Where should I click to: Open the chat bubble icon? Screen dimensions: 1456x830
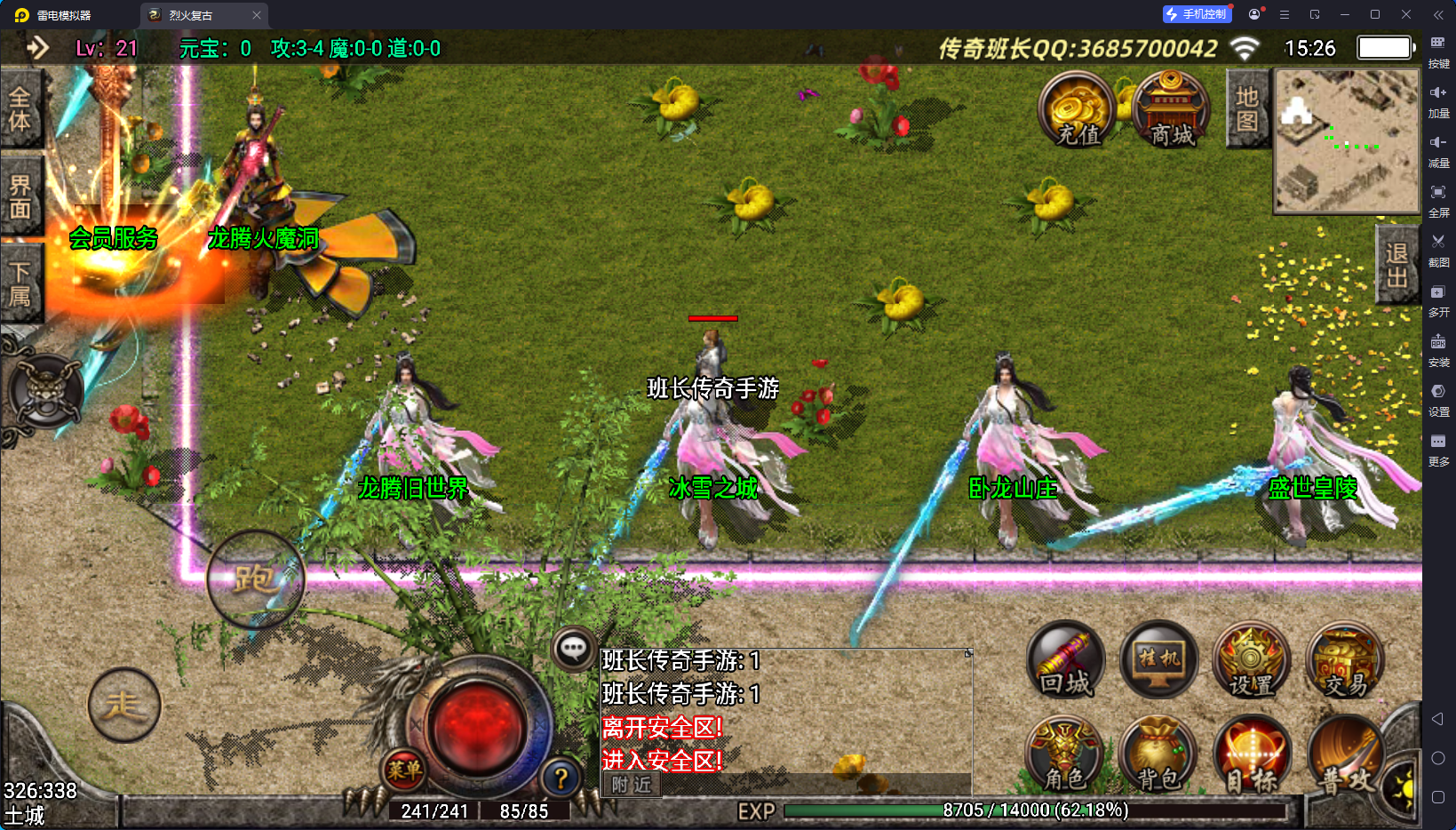(573, 649)
